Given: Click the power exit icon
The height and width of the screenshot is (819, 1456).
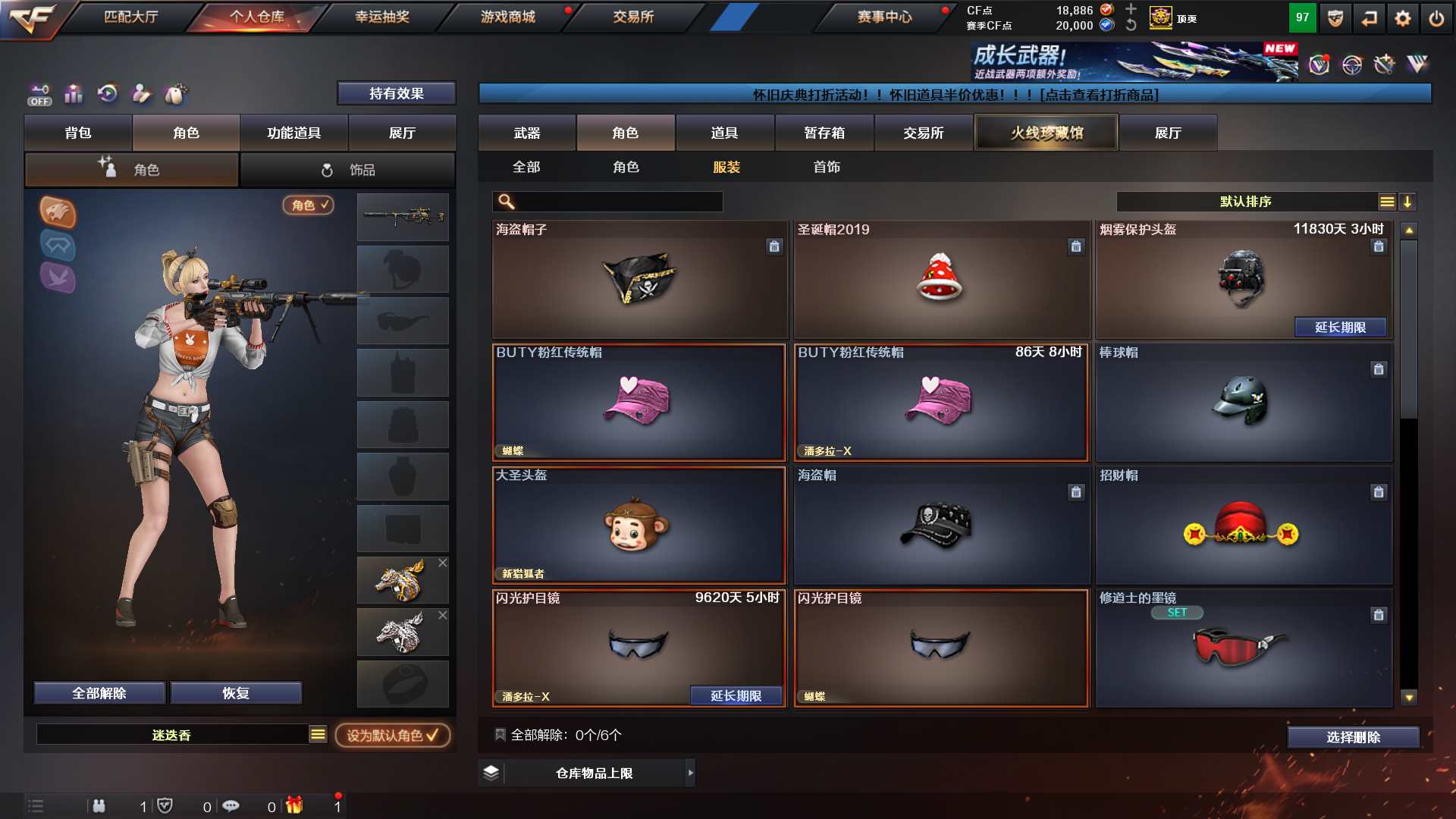Looking at the screenshot, I should point(1436,18).
